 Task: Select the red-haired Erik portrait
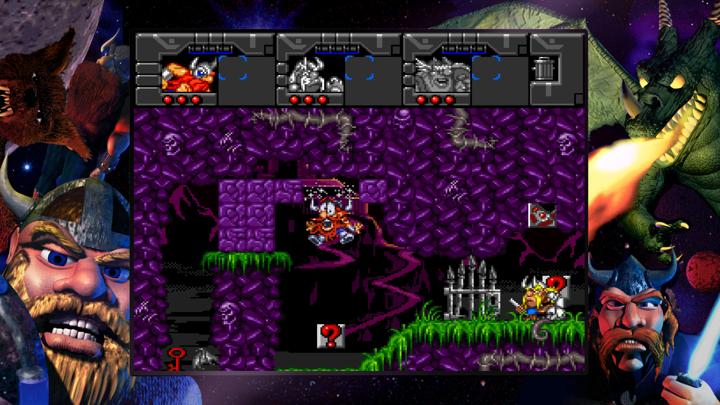[x=188, y=74]
